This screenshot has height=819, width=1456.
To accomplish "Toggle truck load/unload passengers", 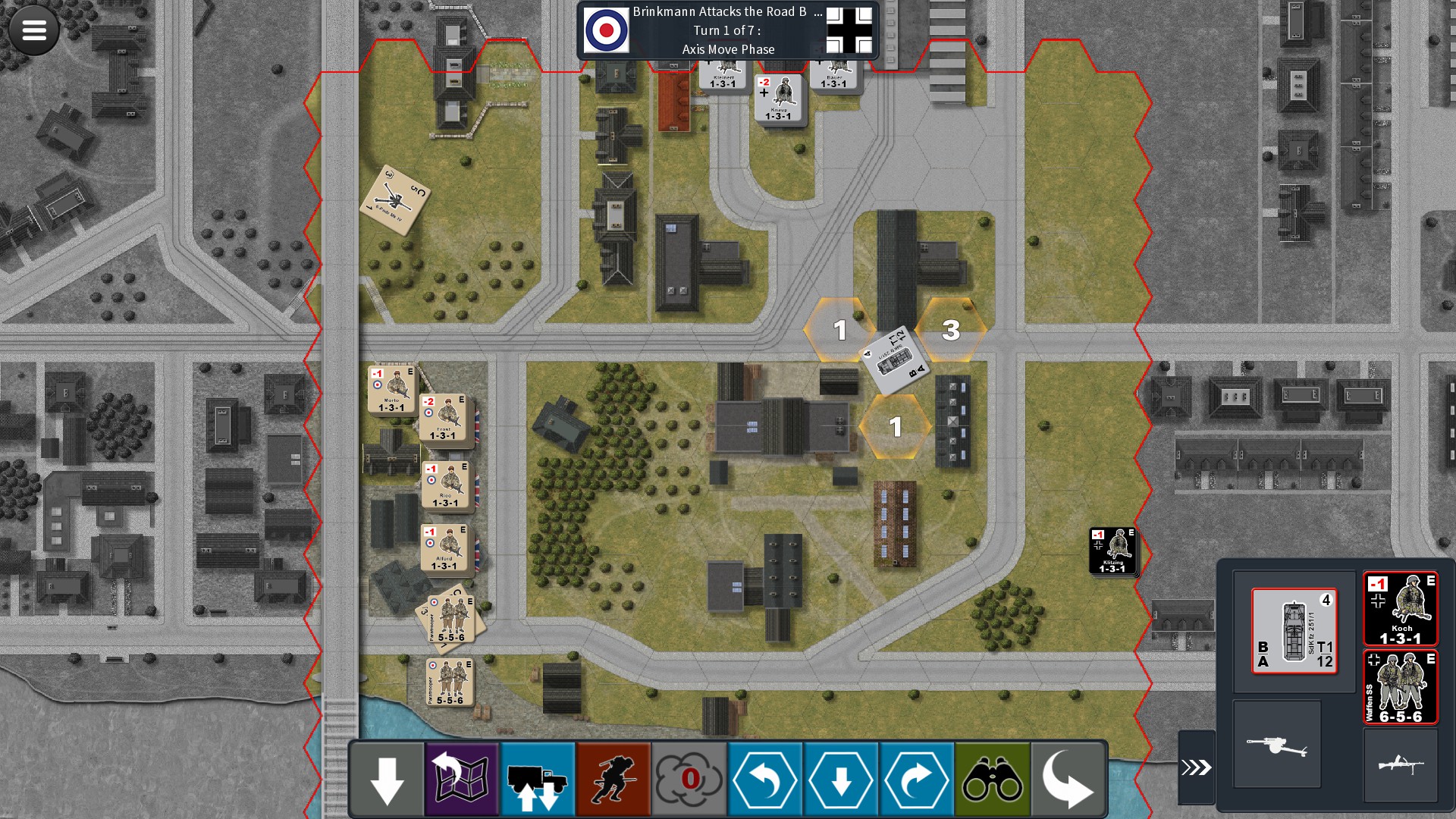I will (538, 780).
